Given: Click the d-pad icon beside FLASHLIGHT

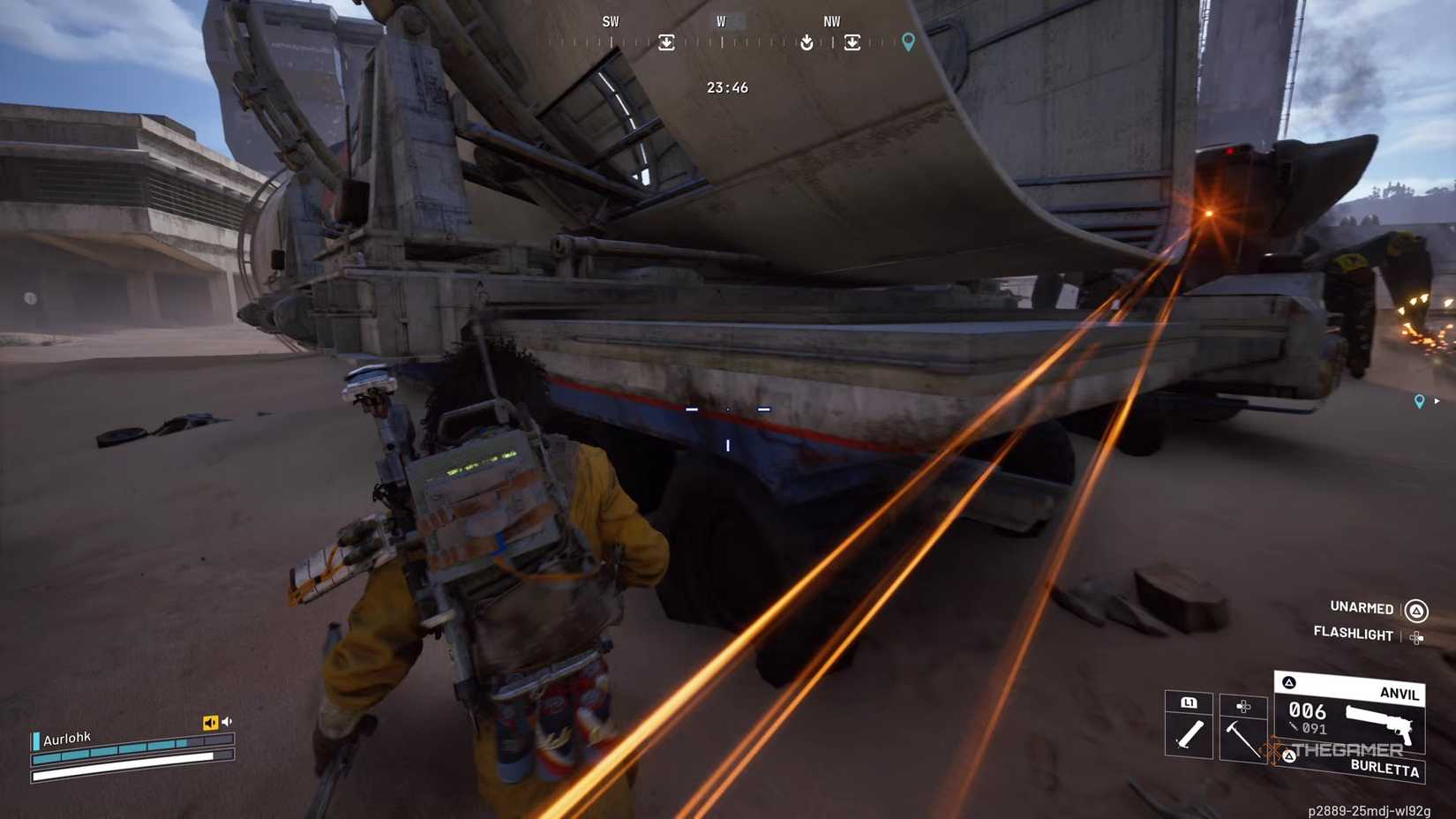Looking at the screenshot, I should click(1415, 636).
